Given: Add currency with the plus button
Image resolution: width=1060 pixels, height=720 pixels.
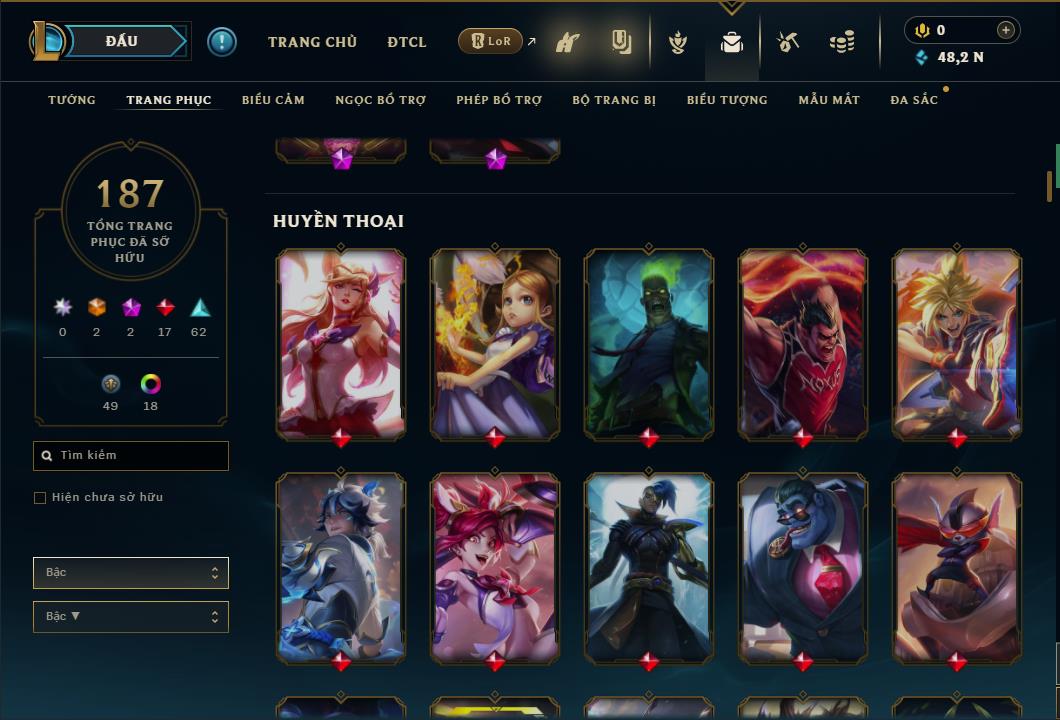Looking at the screenshot, I should [1005, 30].
